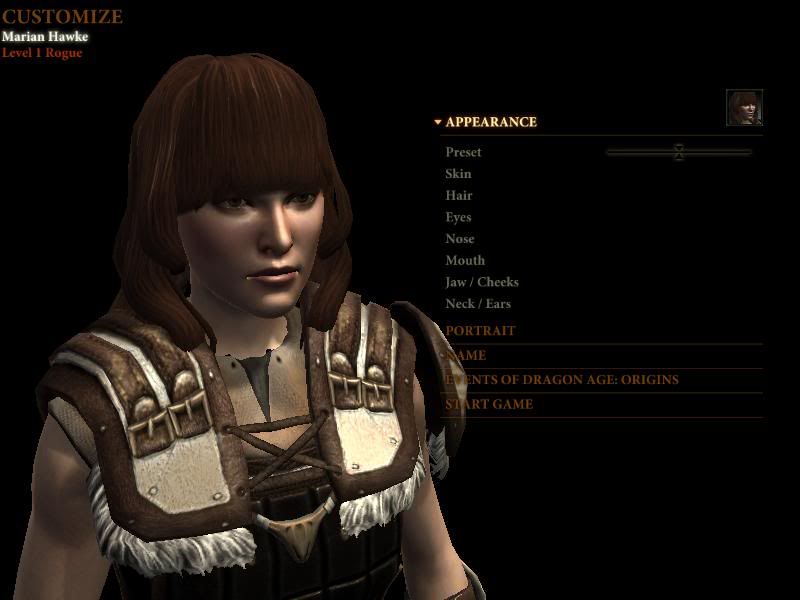
Task: Open Jaw / Cheeks settings
Action: pos(482,282)
